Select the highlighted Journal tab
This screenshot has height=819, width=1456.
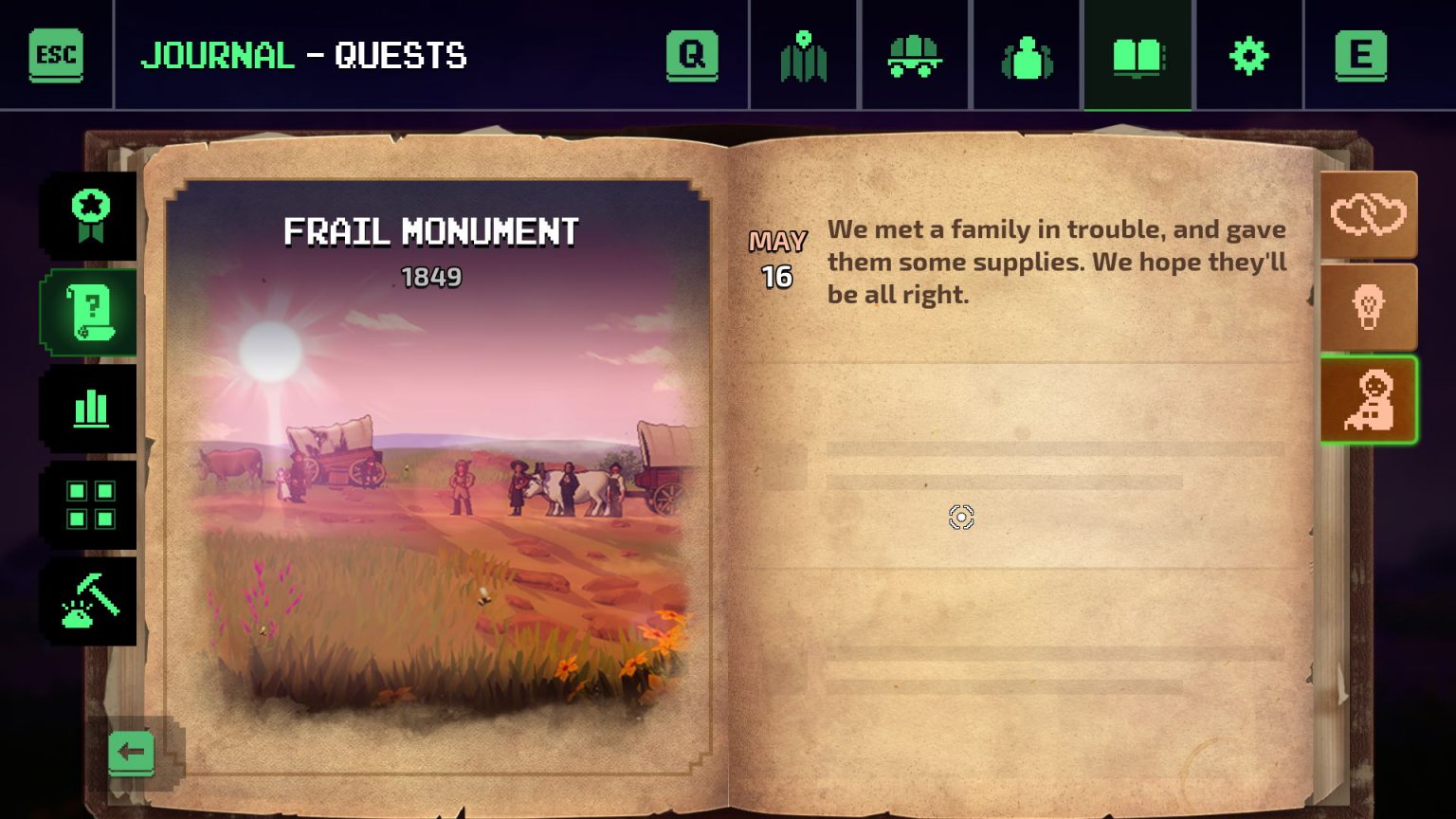click(x=1137, y=55)
